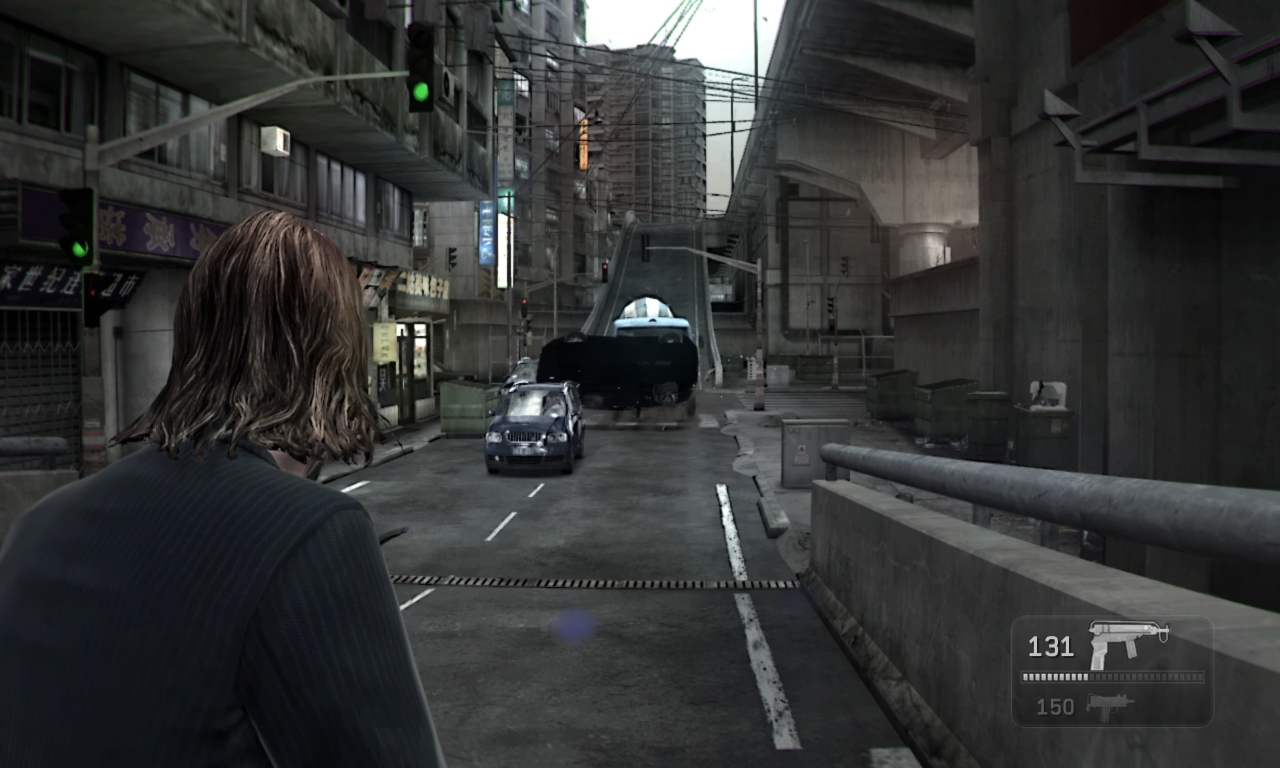Switch to the secondary machine pistol icon

coord(1109,705)
